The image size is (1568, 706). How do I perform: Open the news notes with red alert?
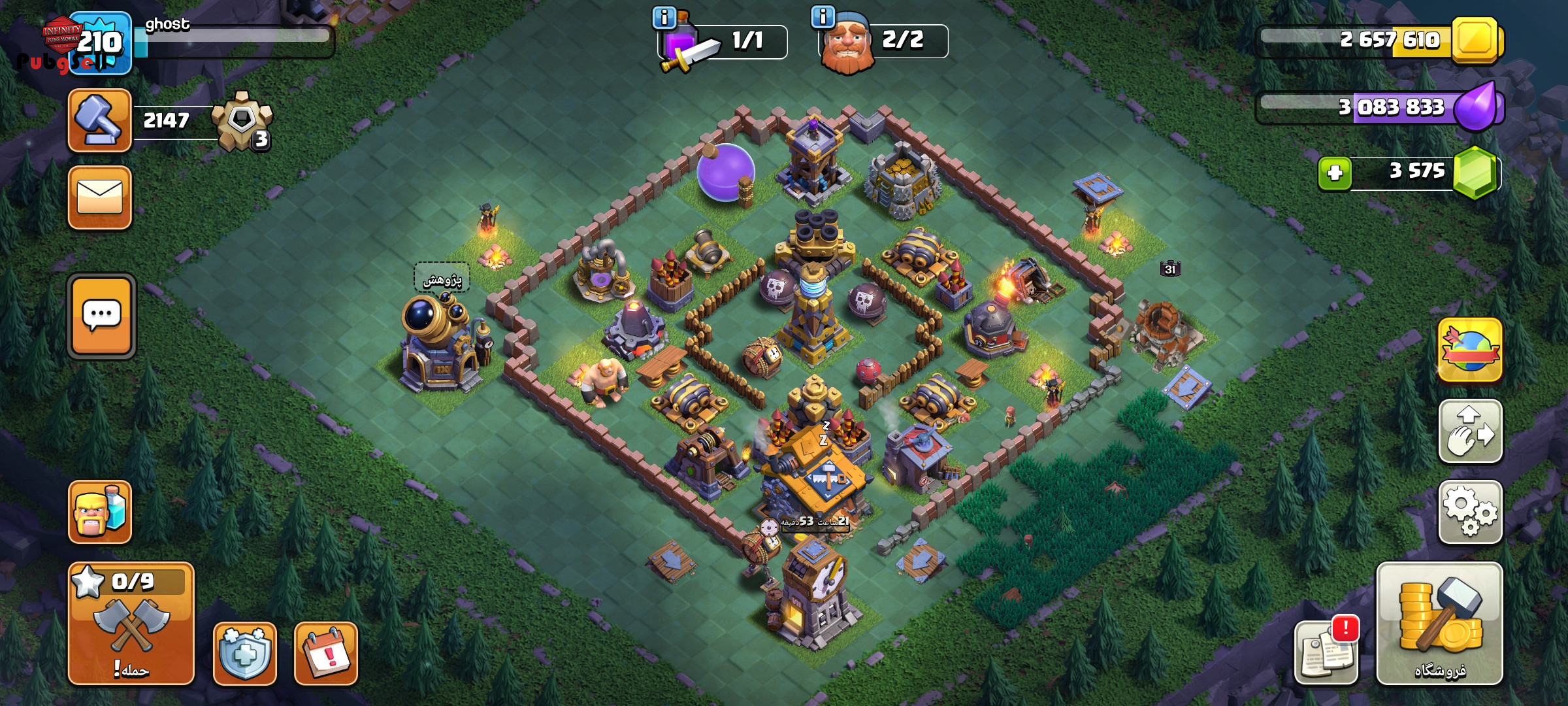coord(1326,653)
